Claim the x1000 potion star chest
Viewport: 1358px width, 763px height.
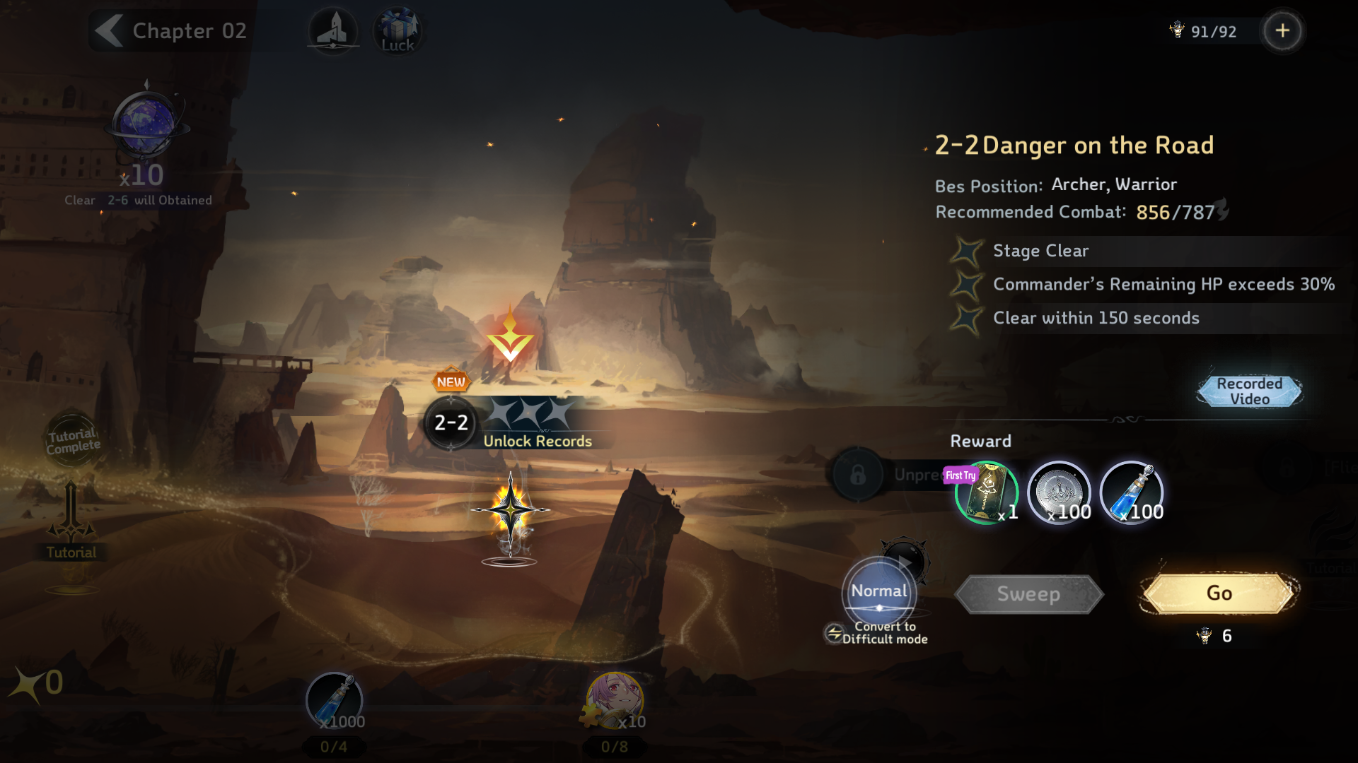point(334,702)
